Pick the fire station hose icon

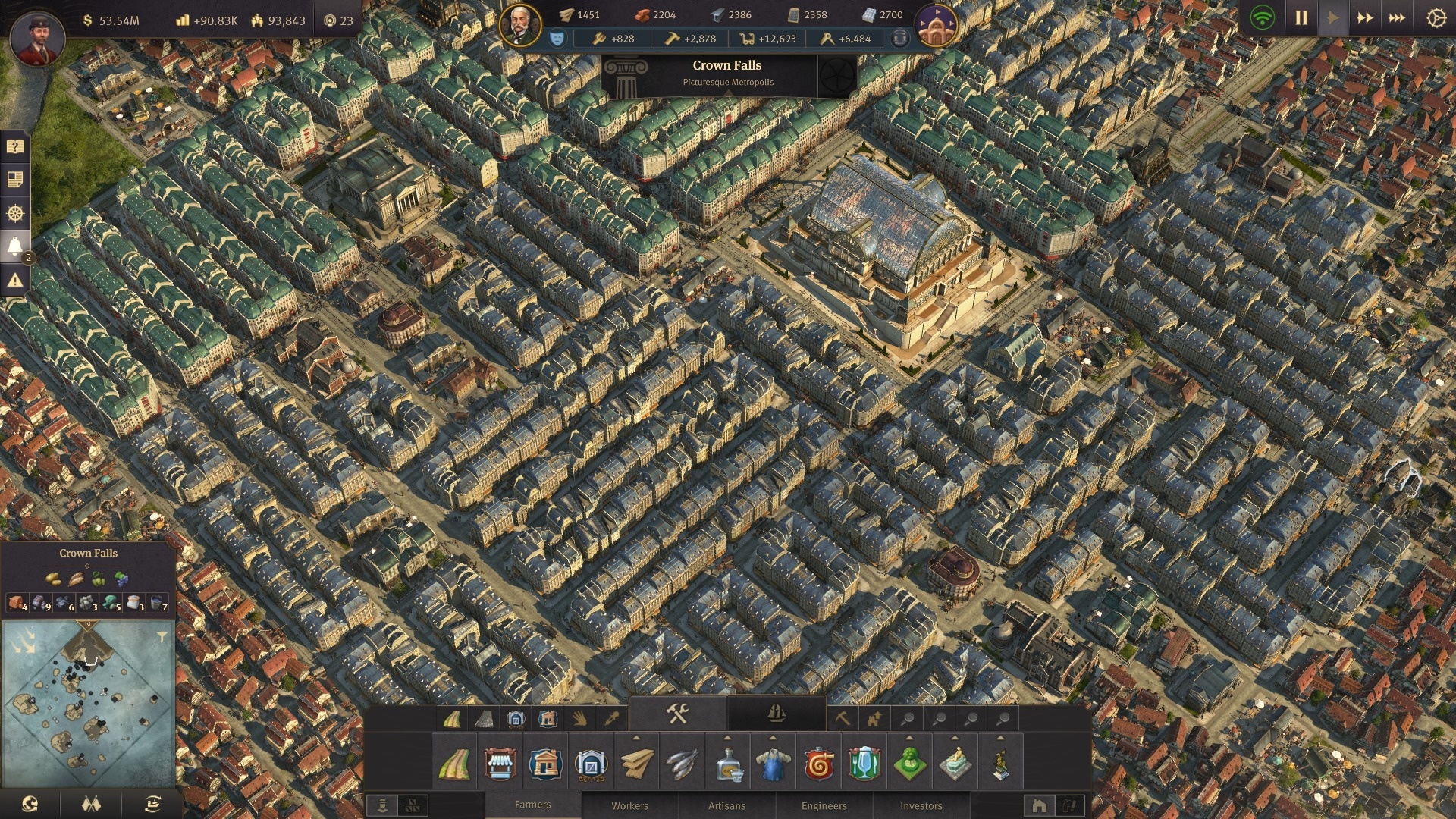click(818, 764)
